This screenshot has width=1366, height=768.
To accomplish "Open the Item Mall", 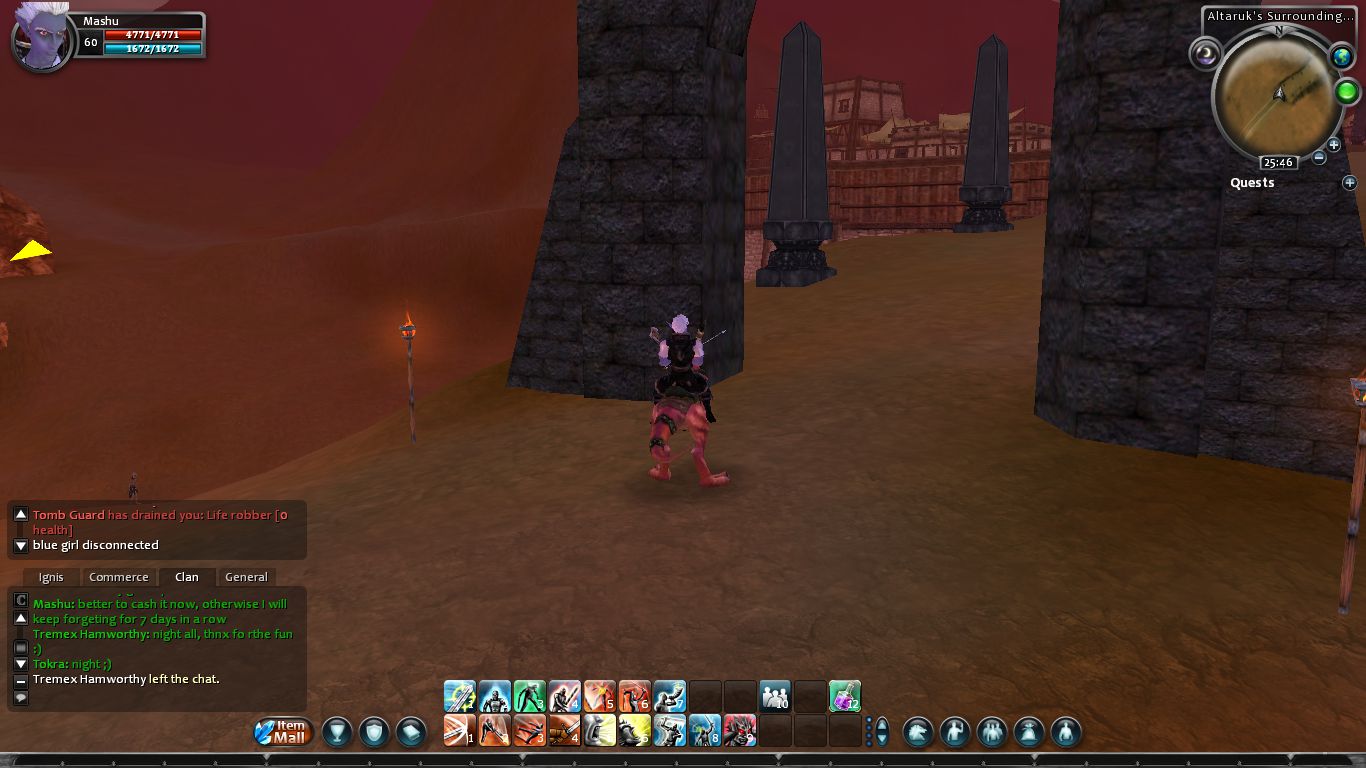I will click(x=284, y=732).
